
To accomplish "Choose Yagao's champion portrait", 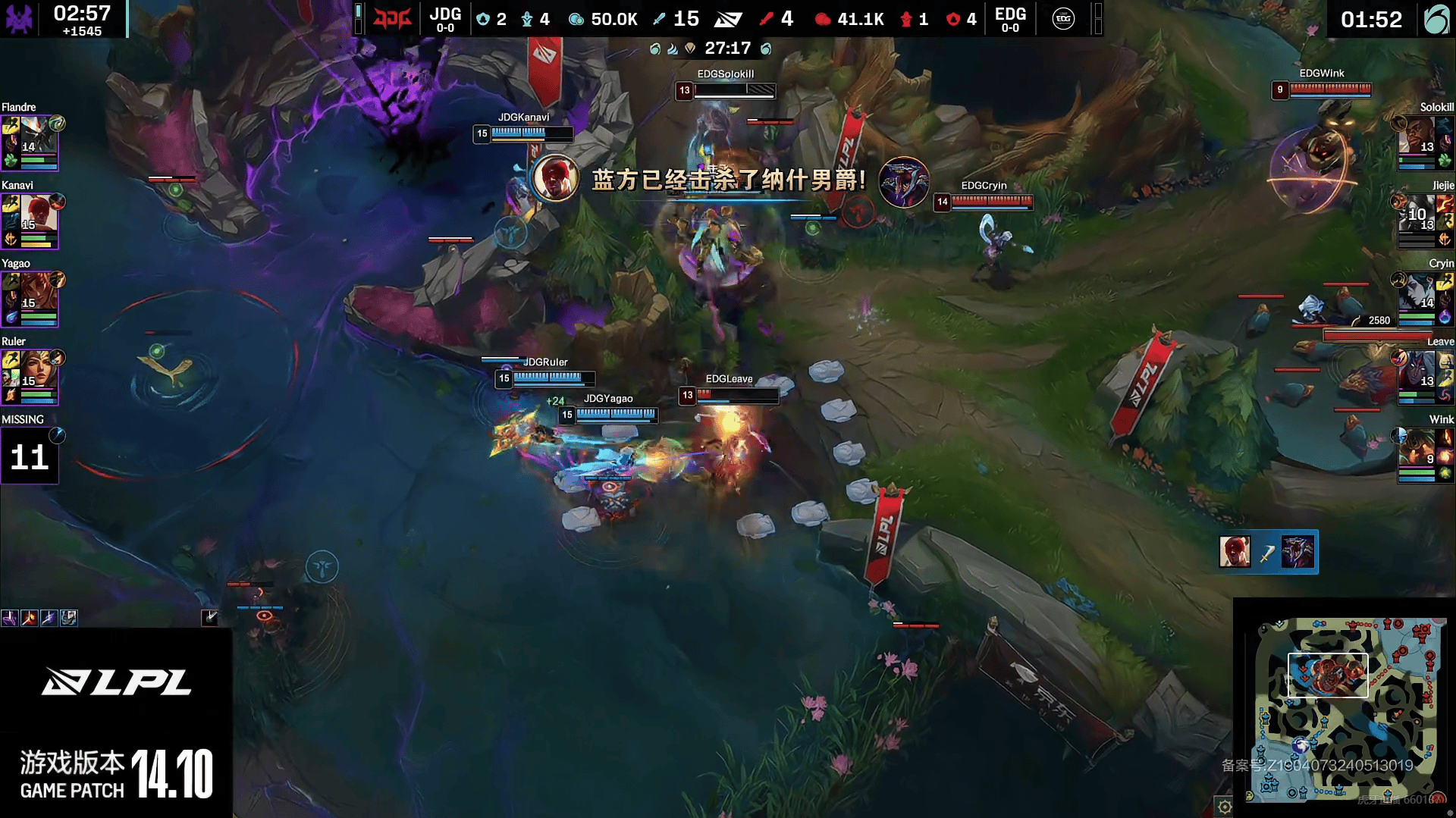I will click(x=38, y=291).
